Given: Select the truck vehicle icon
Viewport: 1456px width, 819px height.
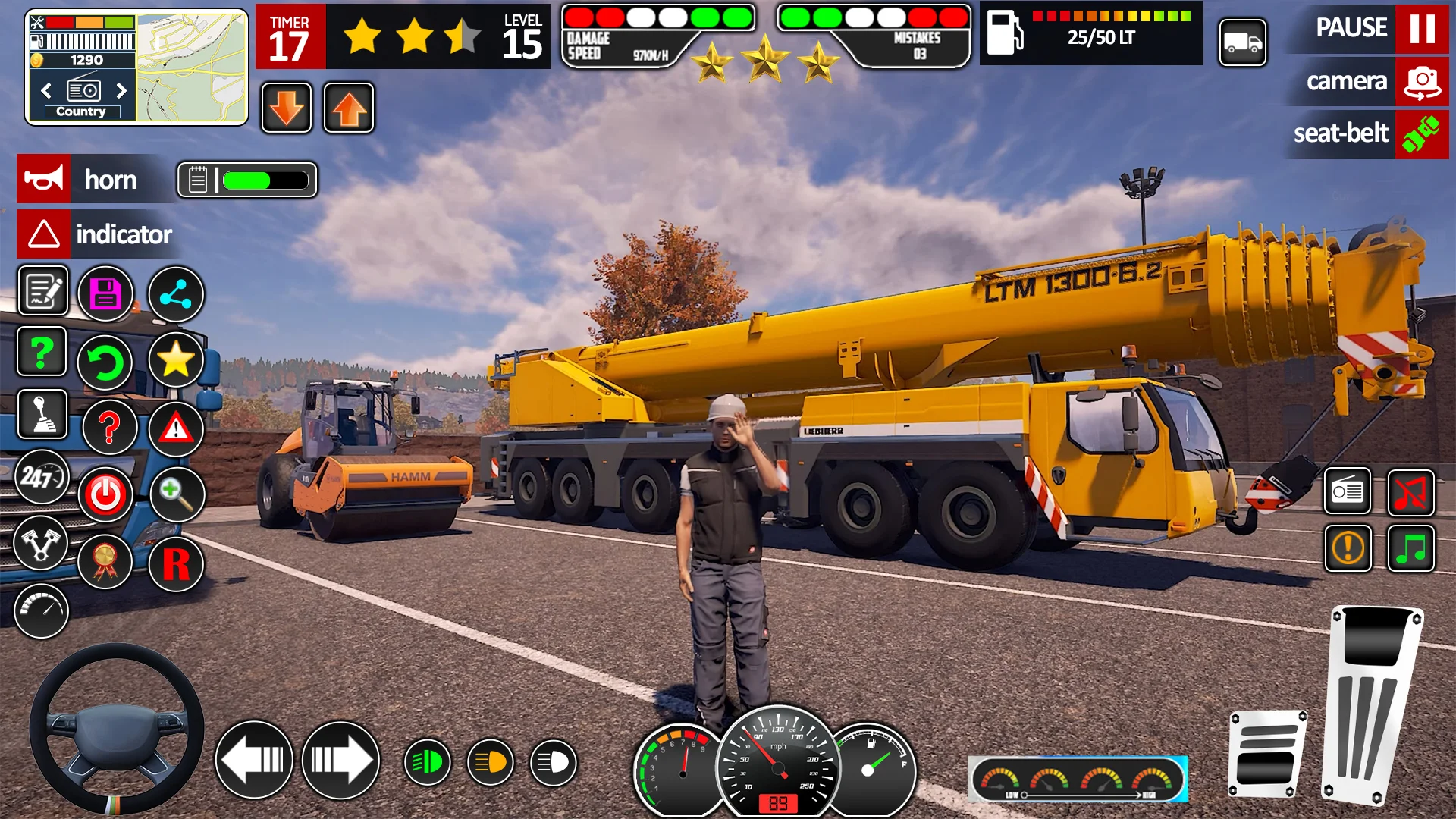Looking at the screenshot, I should pyautogui.click(x=1242, y=42).
